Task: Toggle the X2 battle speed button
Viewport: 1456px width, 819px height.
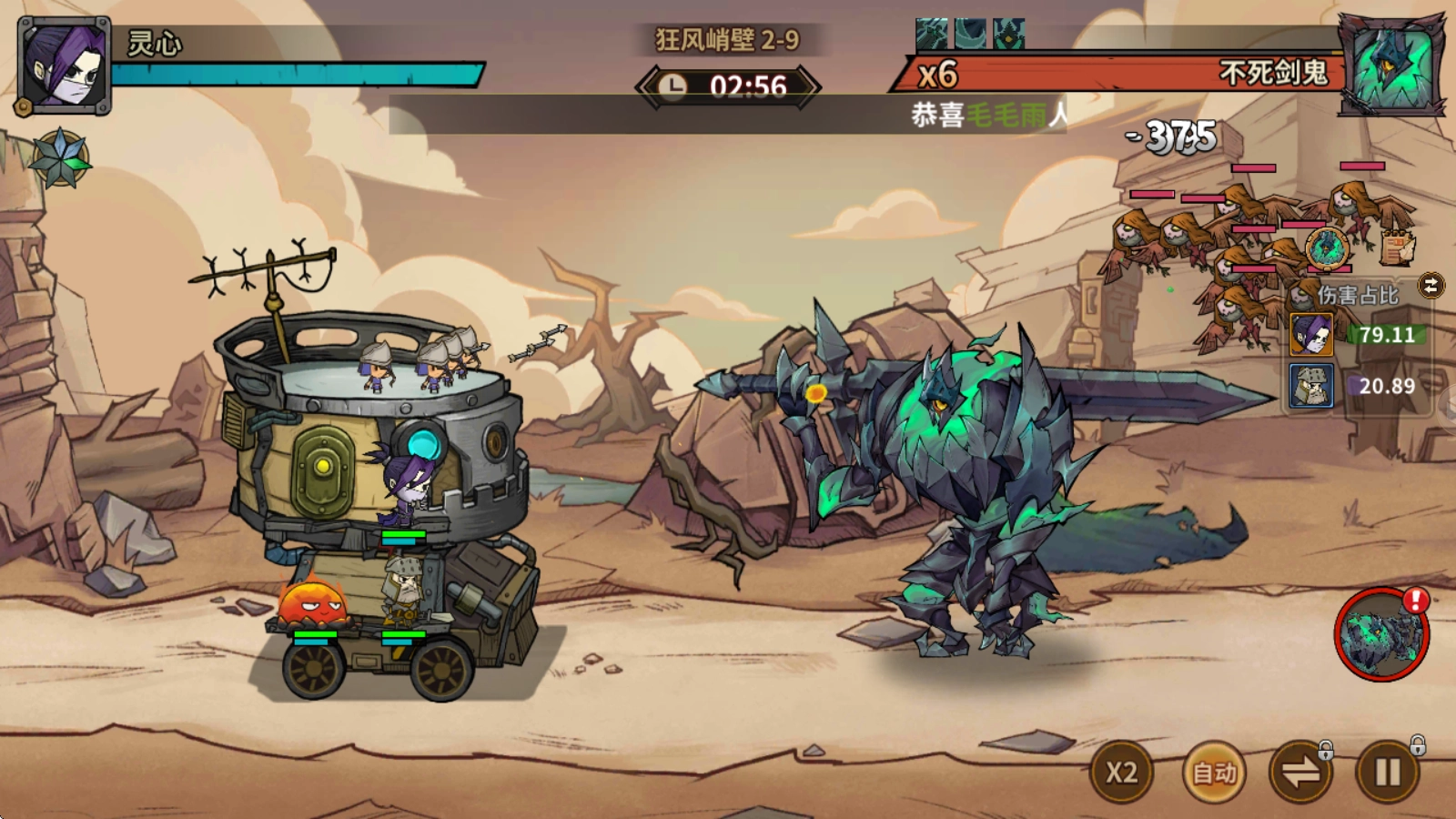Action: [x=1121, y=773]
